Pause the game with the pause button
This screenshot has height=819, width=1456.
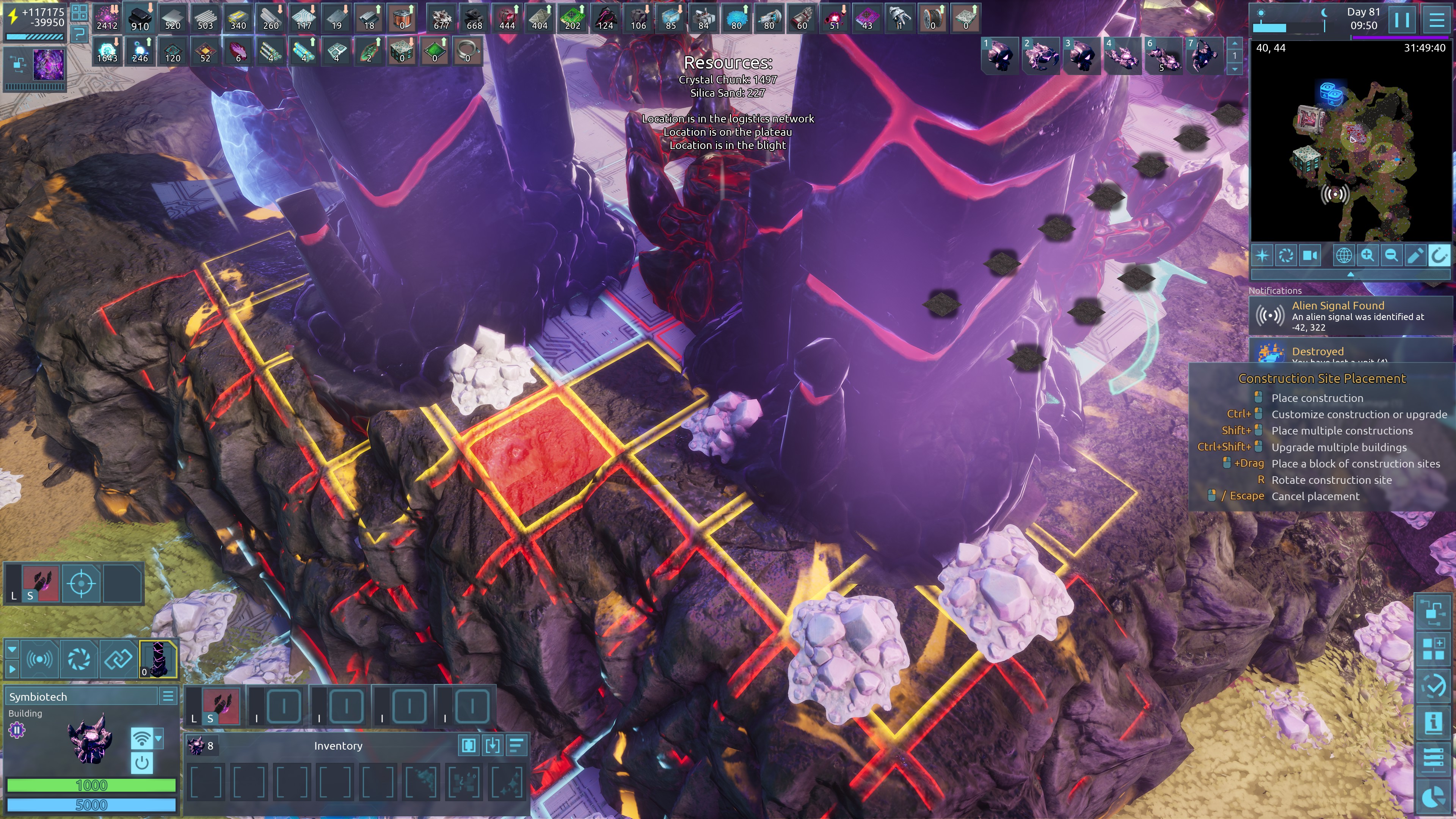[x=1402, y=20]
